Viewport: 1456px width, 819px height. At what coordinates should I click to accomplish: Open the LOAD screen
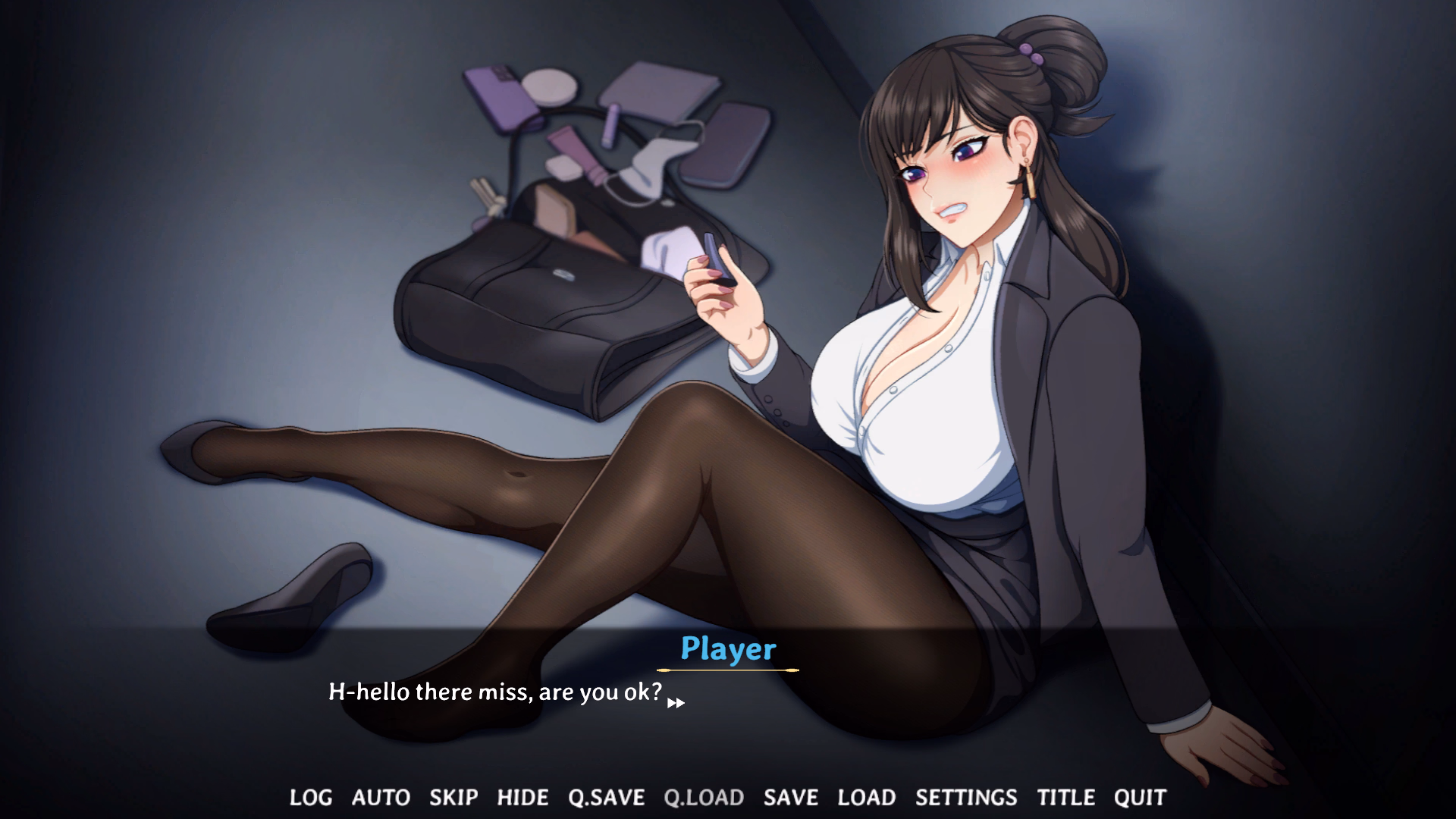coord(868,797)
